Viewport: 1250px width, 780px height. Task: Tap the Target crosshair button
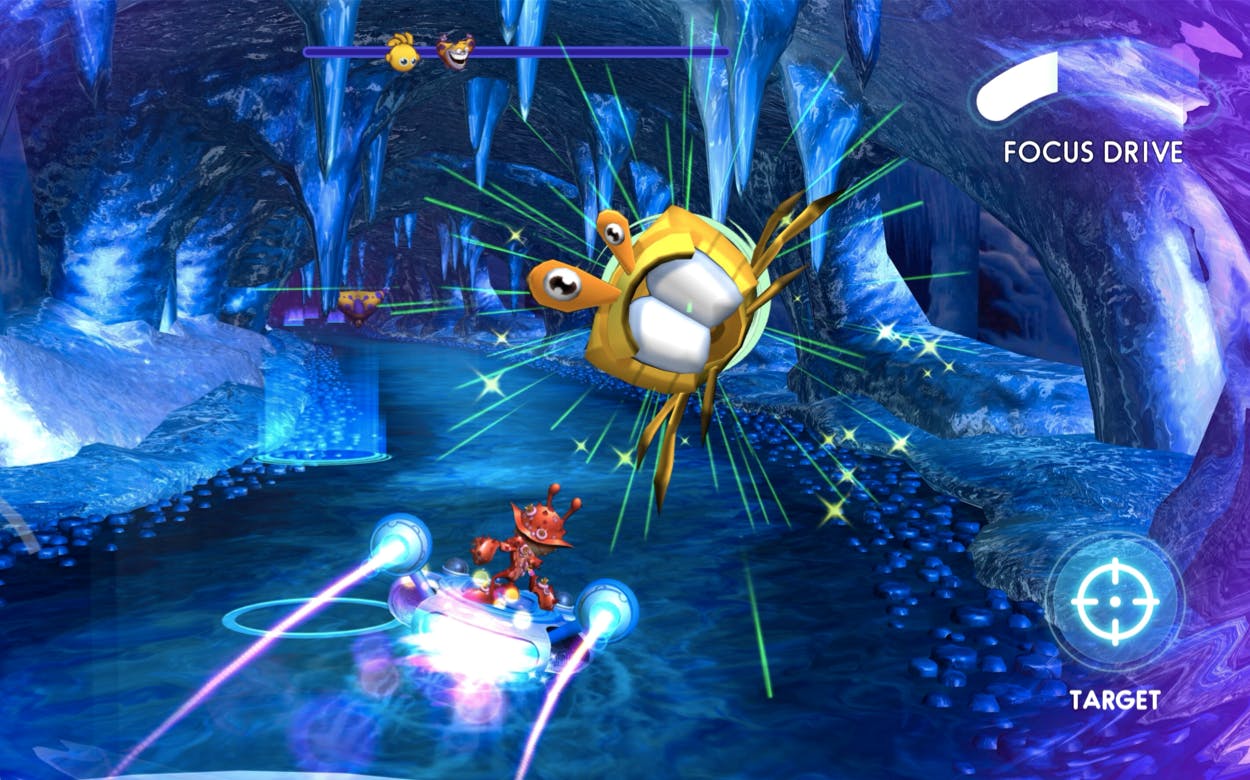pos(1114,602)
